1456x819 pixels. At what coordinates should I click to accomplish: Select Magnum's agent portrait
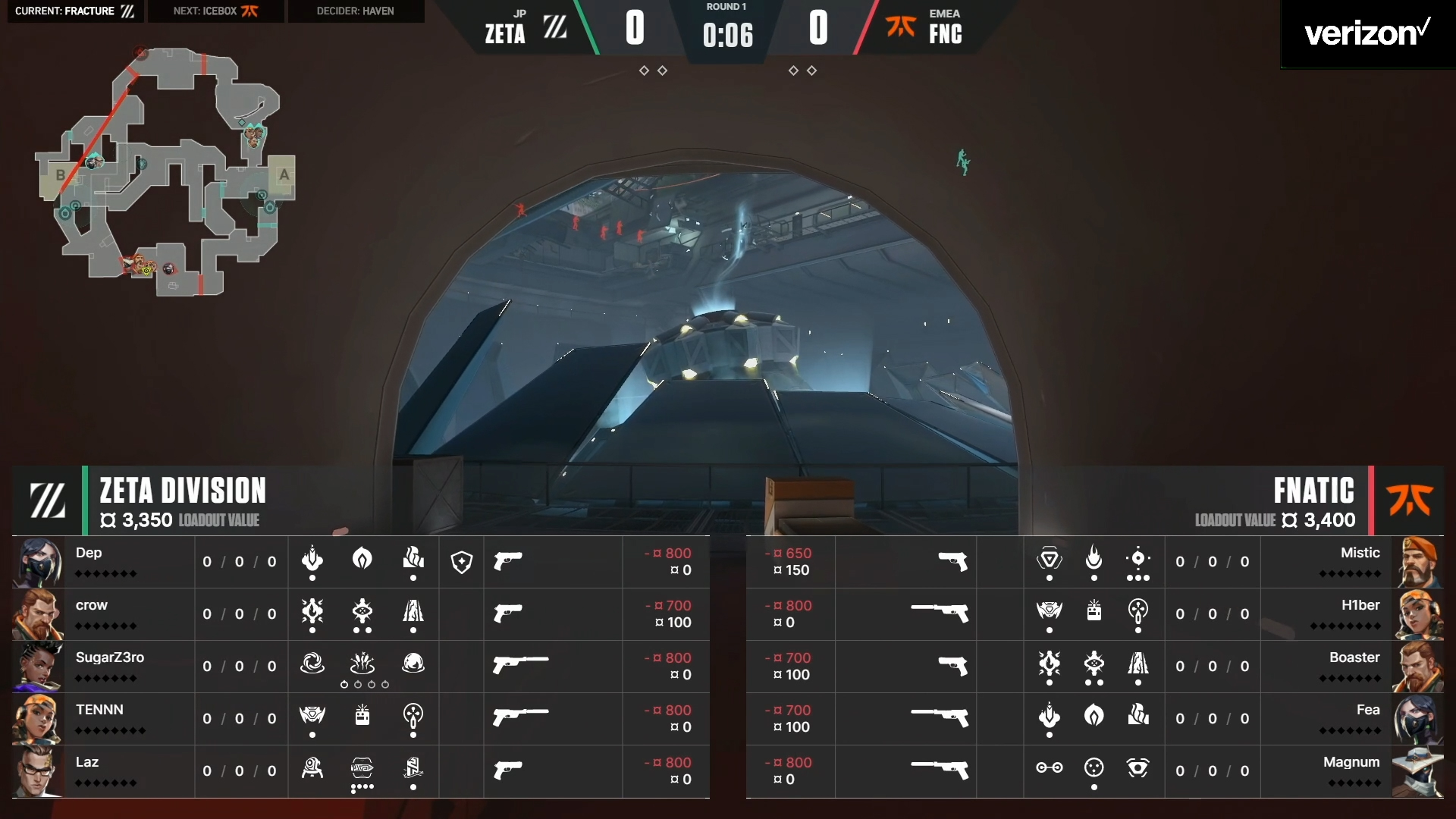tap(1418, 771)
